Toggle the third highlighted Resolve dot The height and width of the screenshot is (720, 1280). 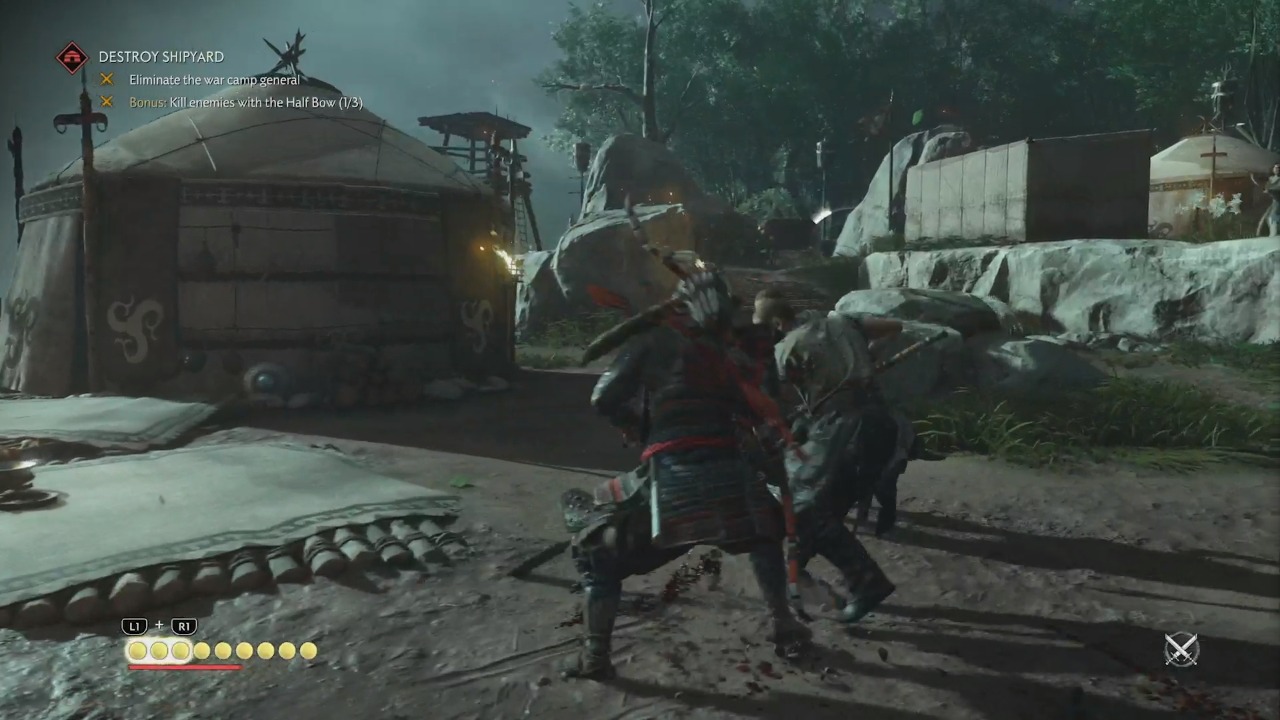click(180, 651)
